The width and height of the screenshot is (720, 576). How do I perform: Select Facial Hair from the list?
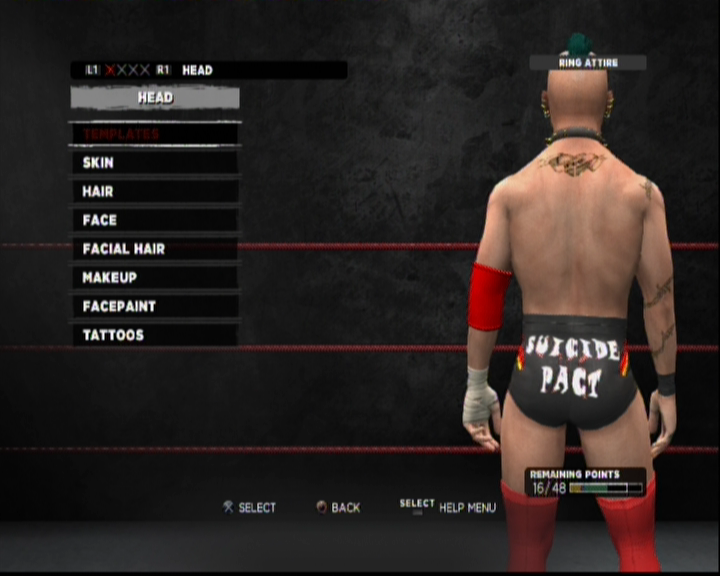click(154, 249)
